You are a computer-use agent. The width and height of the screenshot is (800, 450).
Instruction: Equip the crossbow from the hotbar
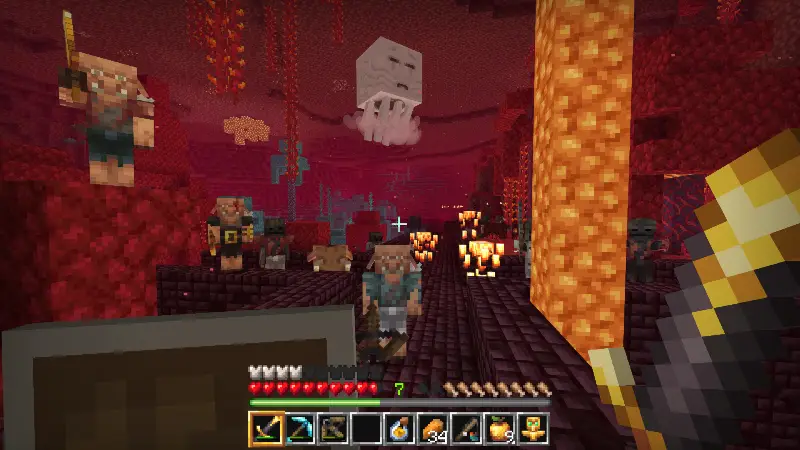pos(333,428)
